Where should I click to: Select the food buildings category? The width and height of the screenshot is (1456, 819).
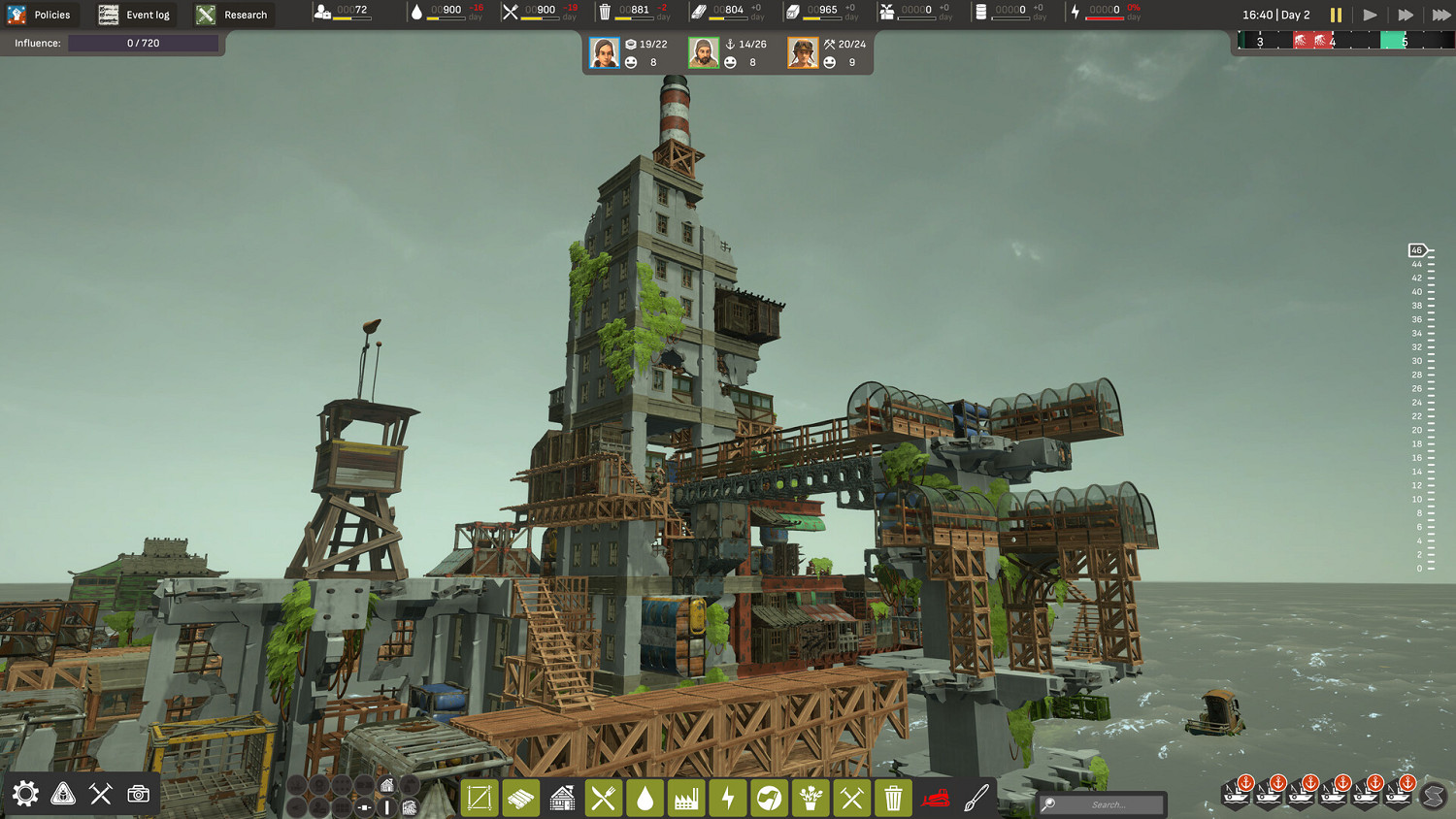click(x=603, y=798)
